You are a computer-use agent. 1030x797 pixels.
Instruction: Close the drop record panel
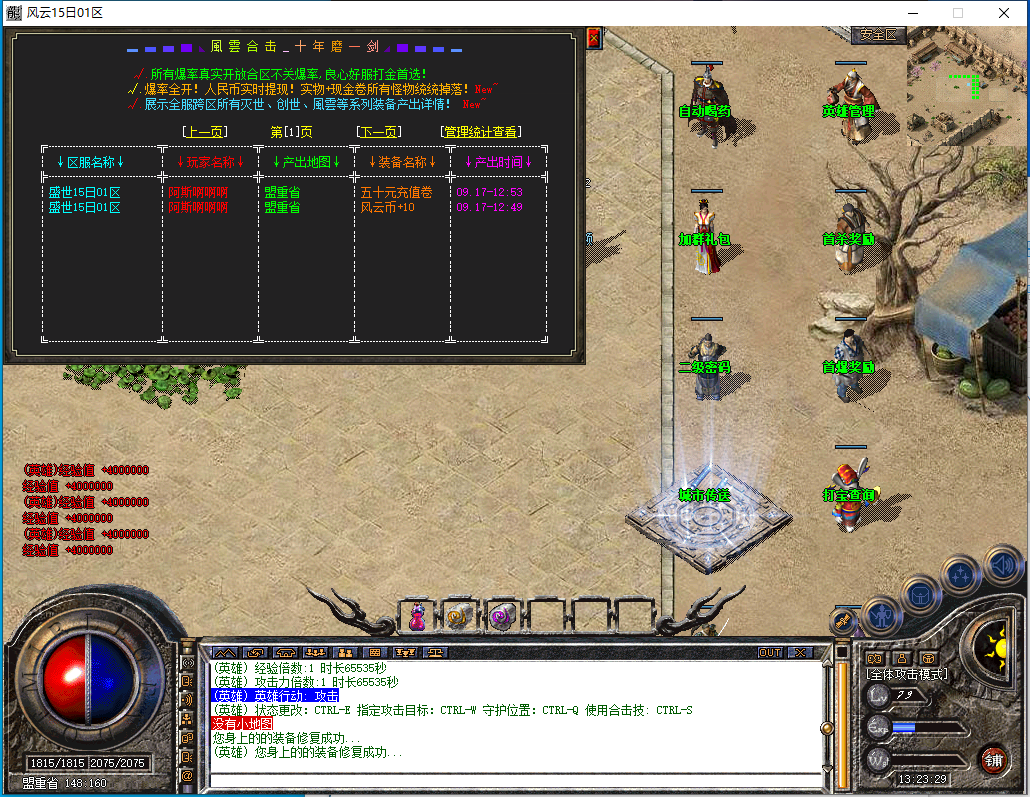pos(593,39)
